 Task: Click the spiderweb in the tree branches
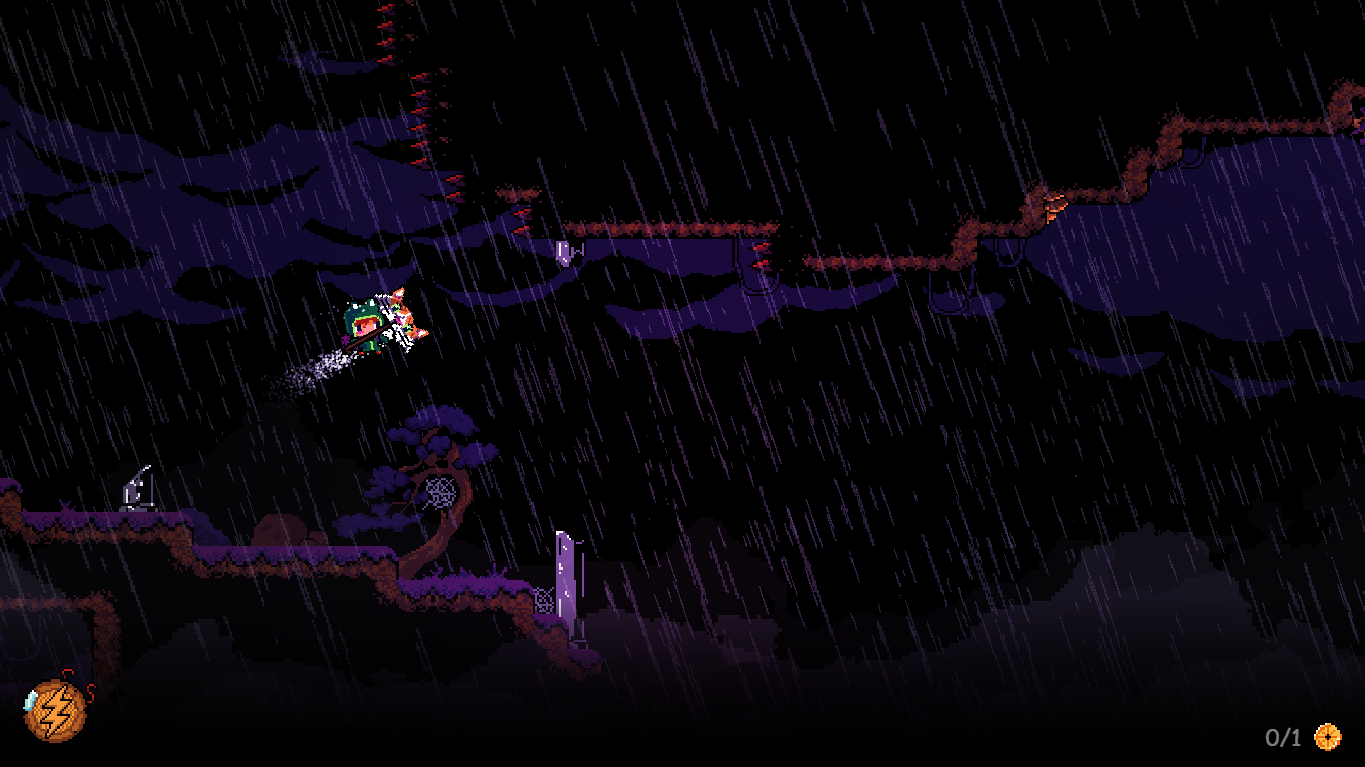click(440, 490)
